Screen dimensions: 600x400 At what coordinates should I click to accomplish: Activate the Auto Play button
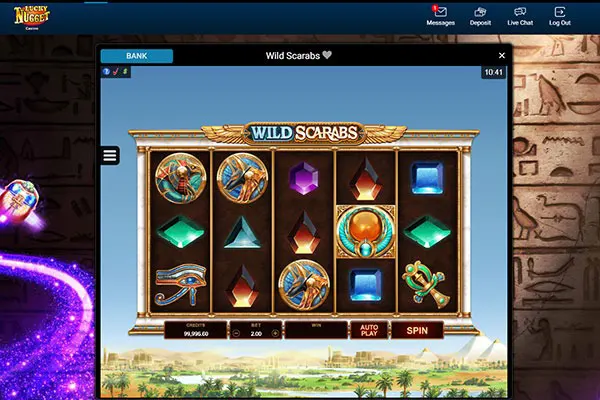tap(367, 330)
